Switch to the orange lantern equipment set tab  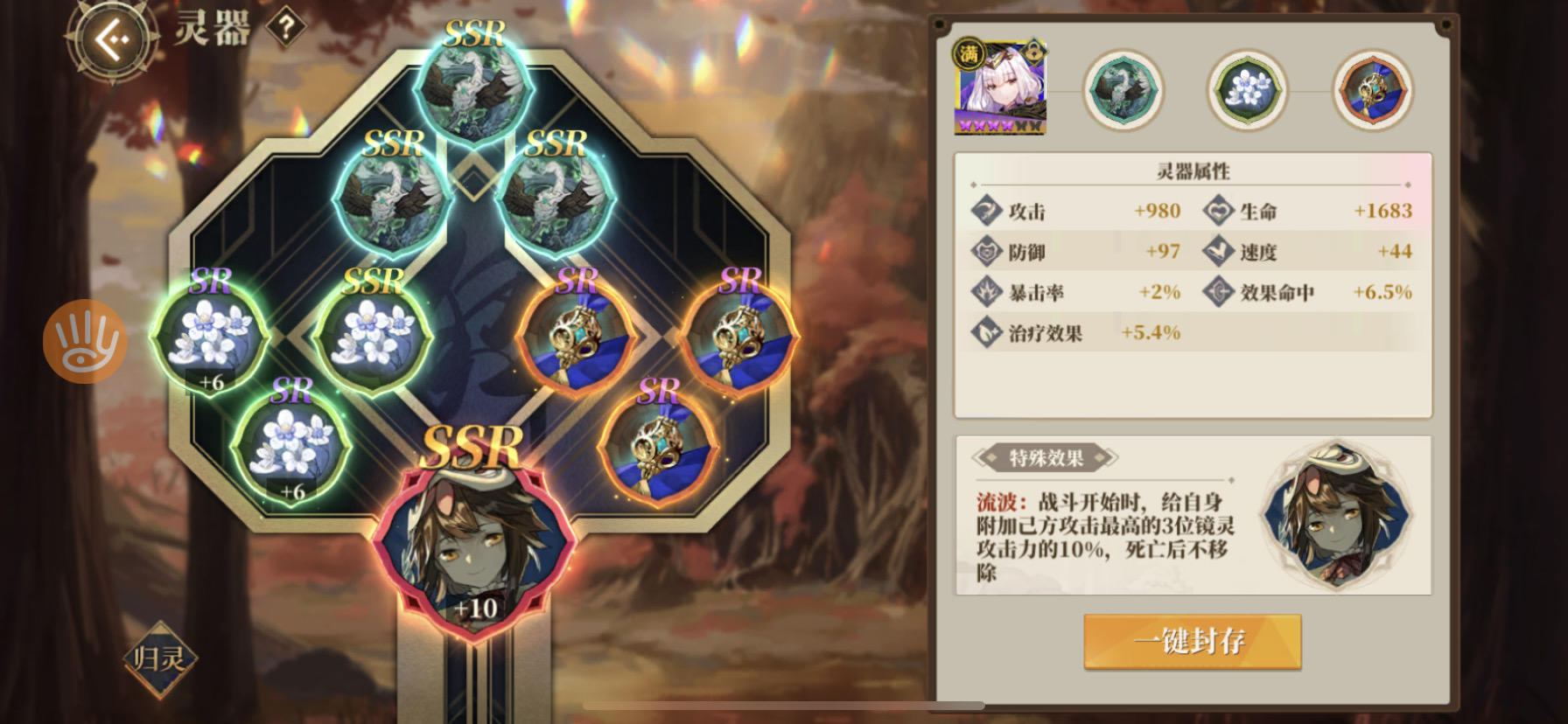(x=1373, y=91)
